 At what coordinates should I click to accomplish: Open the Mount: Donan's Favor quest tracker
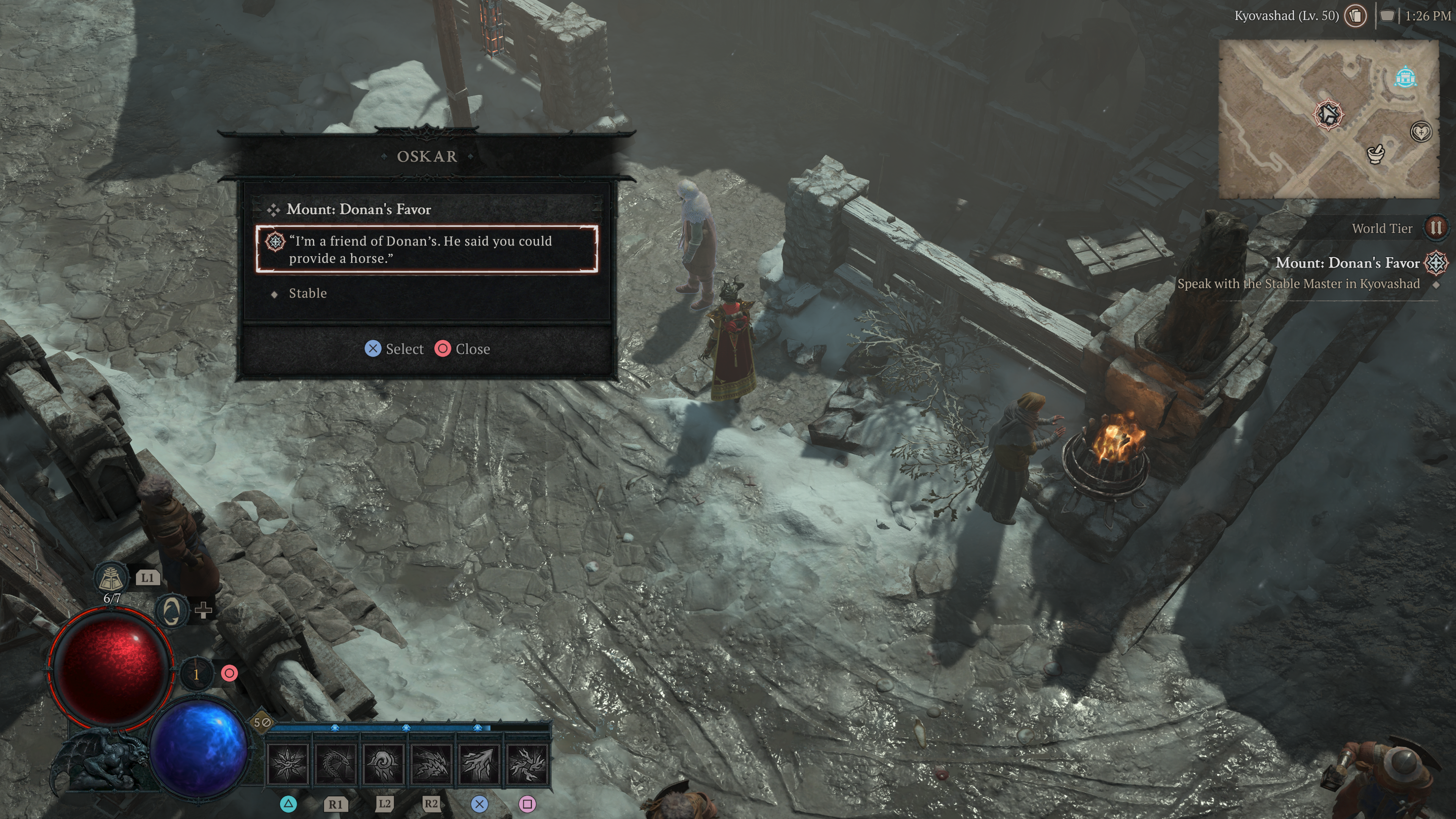point(1348,264)
